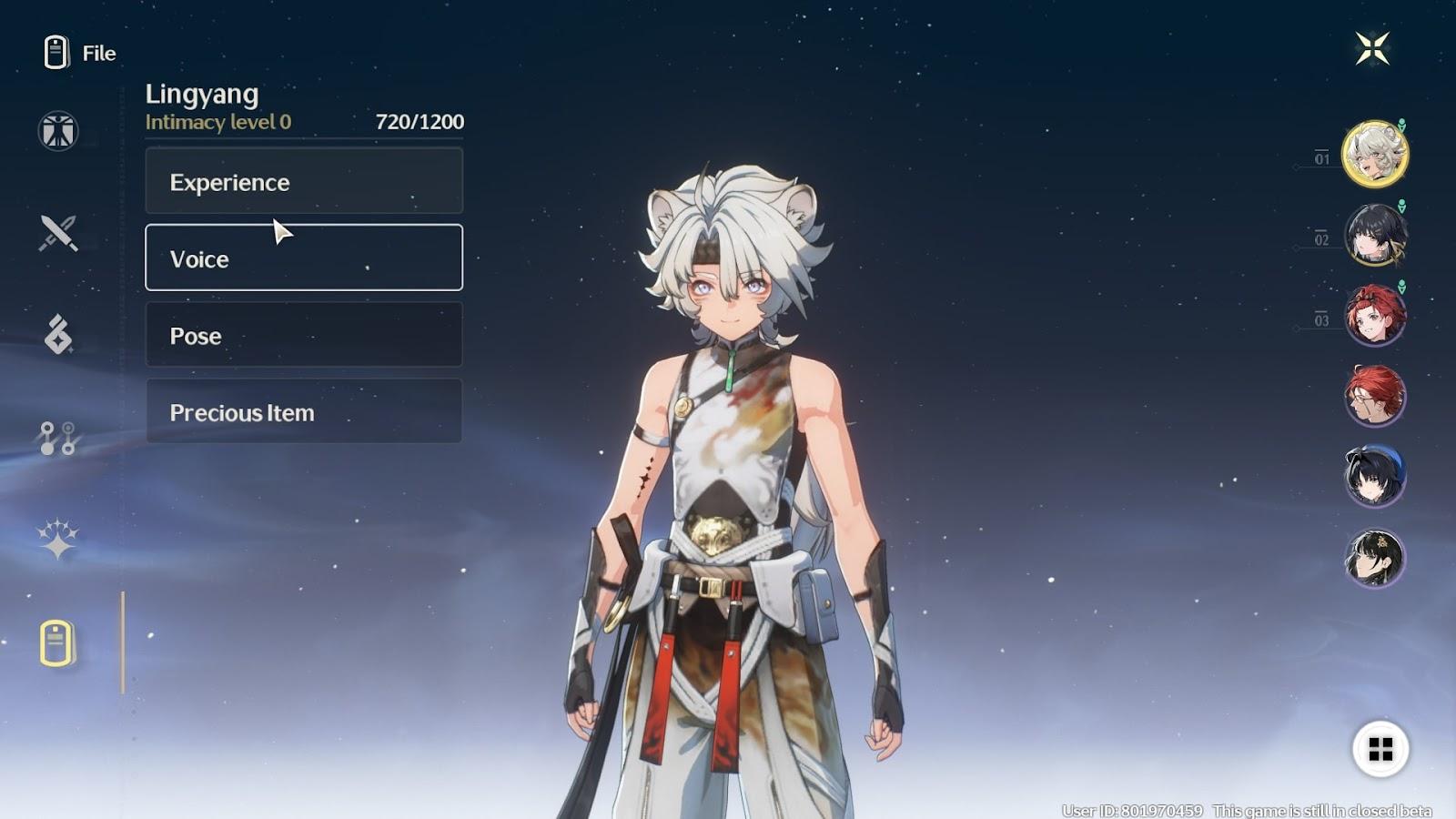Open the skill tree nodes tab
Image resolution: width=1456 pixels, height=819 pixels.
point(58,438)
